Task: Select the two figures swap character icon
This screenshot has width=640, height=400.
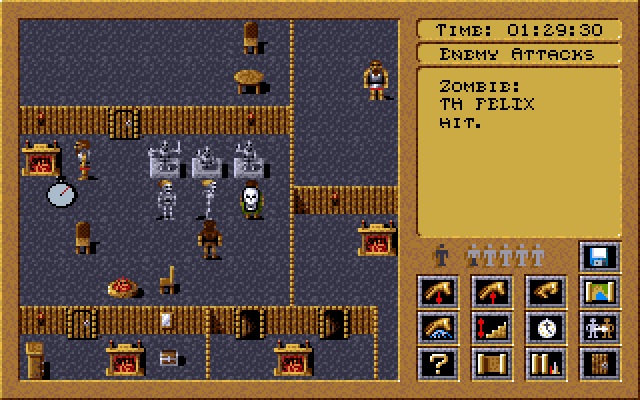Action: [x=600, y=327]
